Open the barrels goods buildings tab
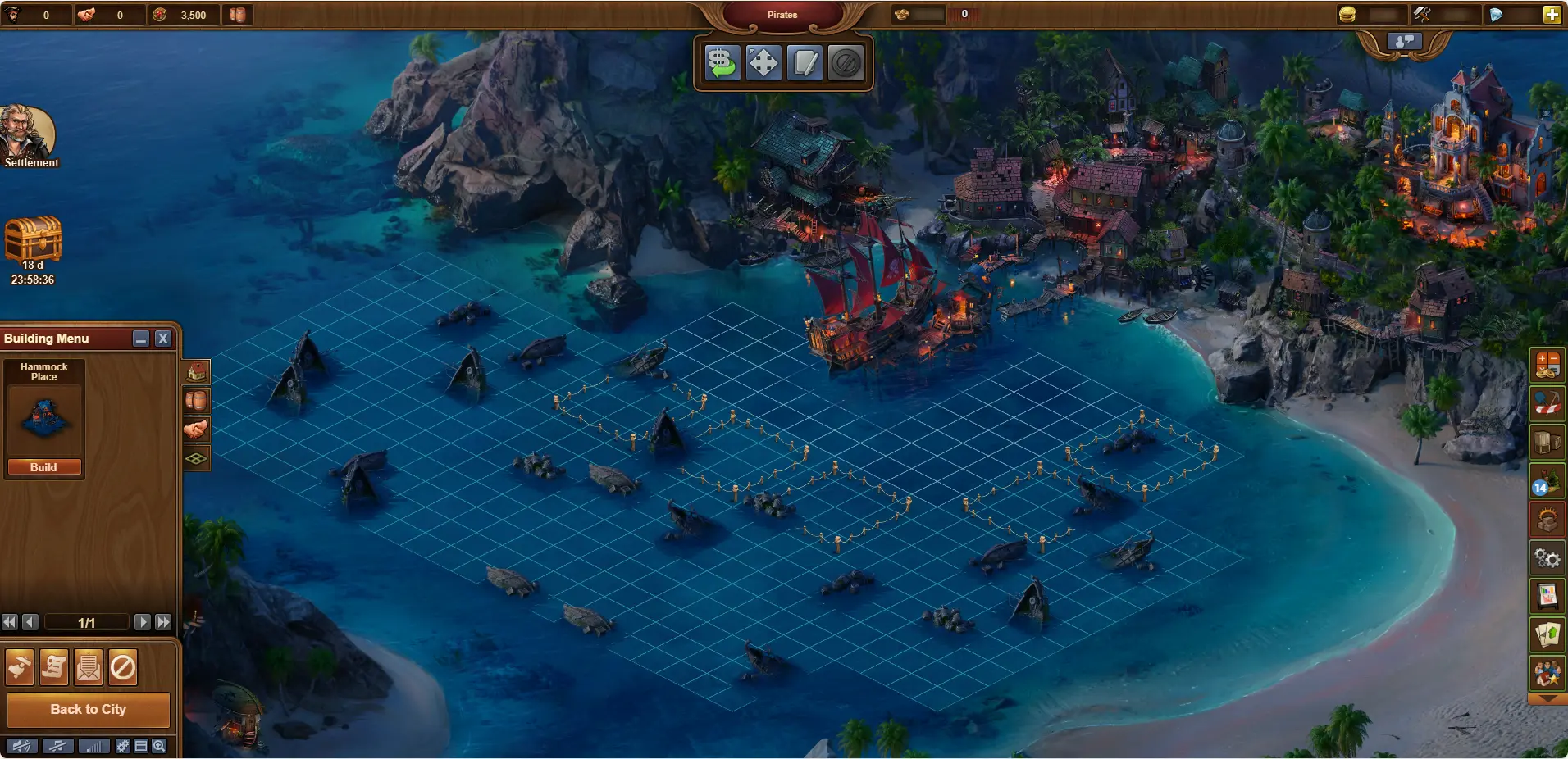1568x759 pixels. 197,401
